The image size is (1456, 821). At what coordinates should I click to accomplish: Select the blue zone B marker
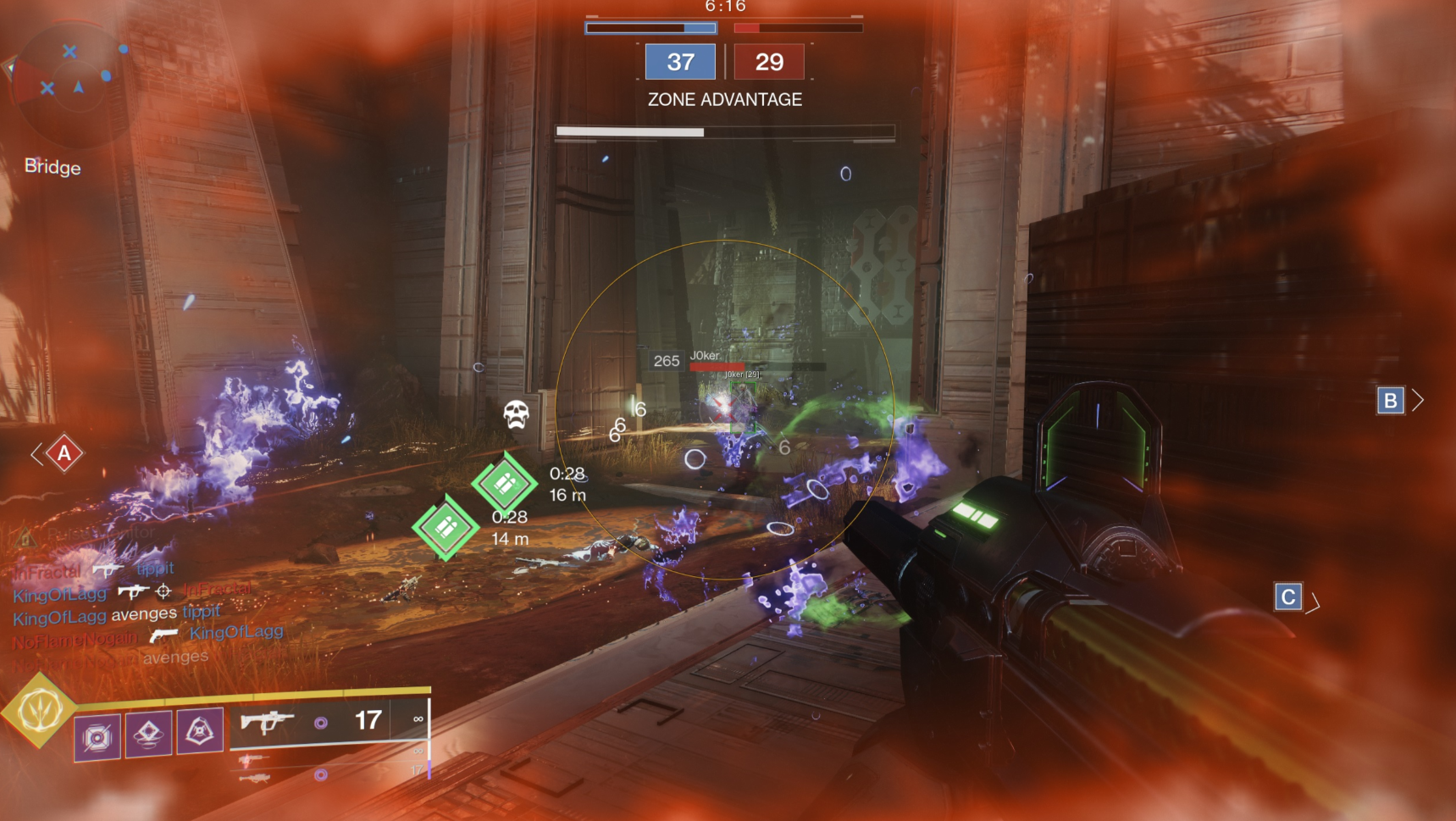[1390, 400]
